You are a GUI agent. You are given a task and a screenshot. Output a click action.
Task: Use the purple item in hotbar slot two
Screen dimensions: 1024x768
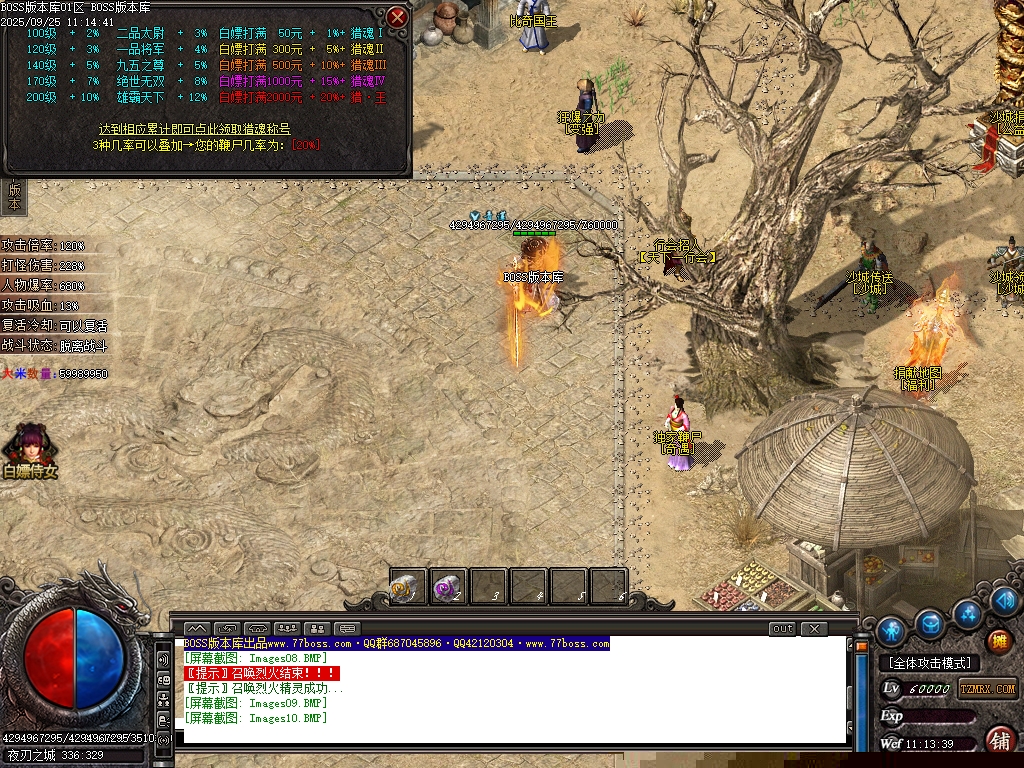pyautogui.click(x=447, y=588)
